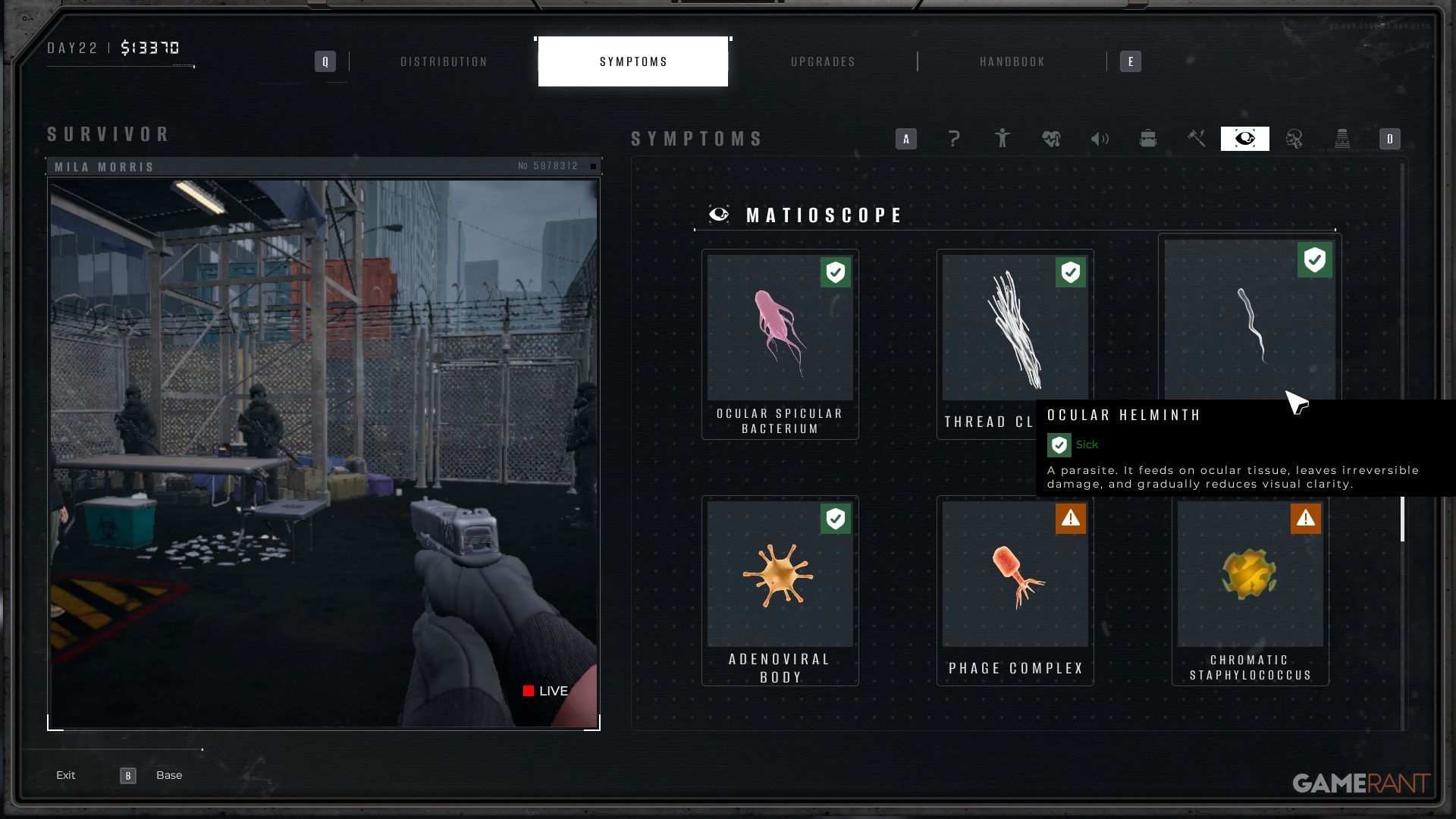Image resolution: width=1456 pixels, height=819 pixels.
Task: Select the body figure symptom category
Action: click(x=1003, y=139)
